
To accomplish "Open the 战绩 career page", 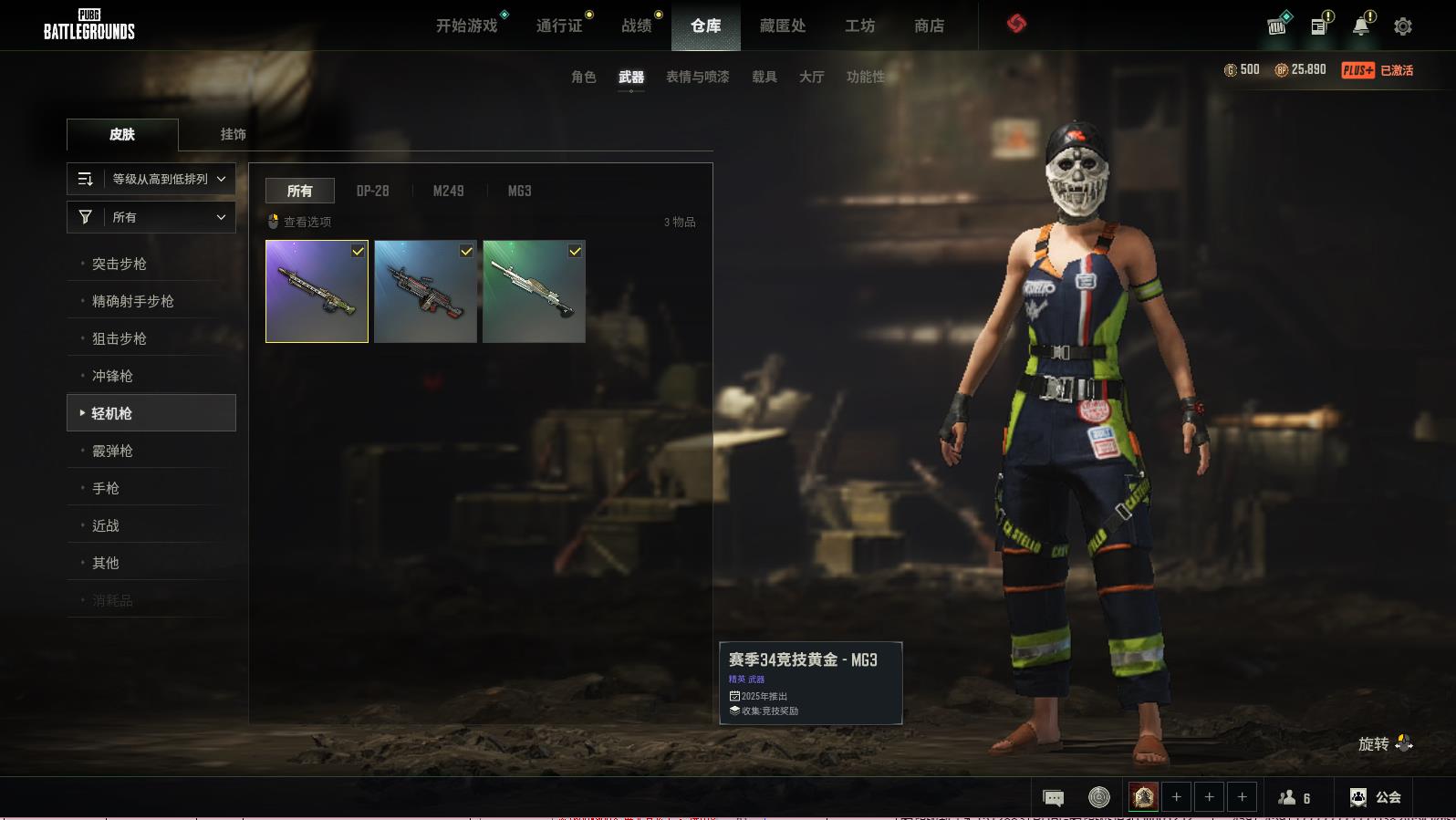I will coord(636,26).
